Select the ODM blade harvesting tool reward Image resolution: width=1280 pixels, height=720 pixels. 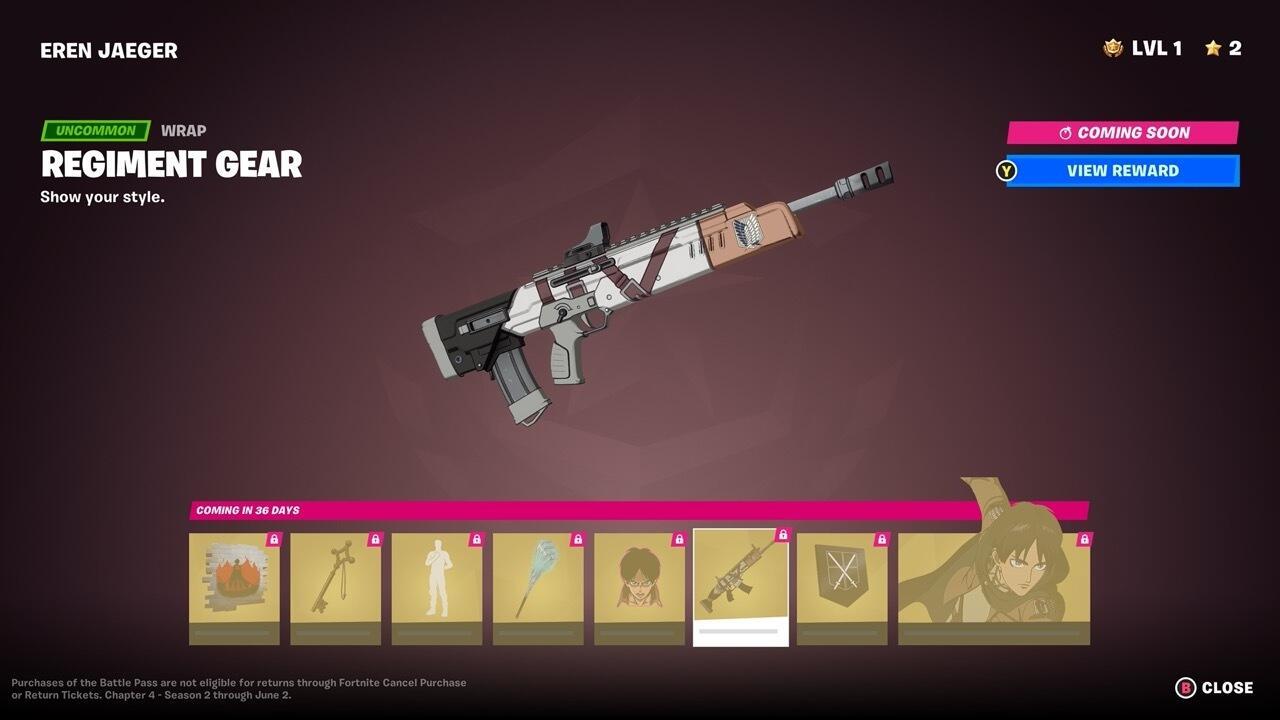(x=540, y=587)
